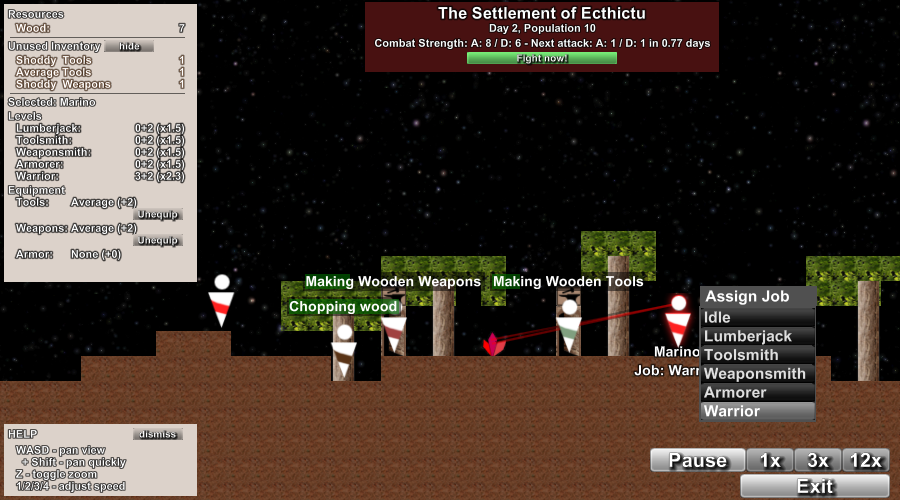Pause the game
The image size is (900, 500).
pos(697,460)
